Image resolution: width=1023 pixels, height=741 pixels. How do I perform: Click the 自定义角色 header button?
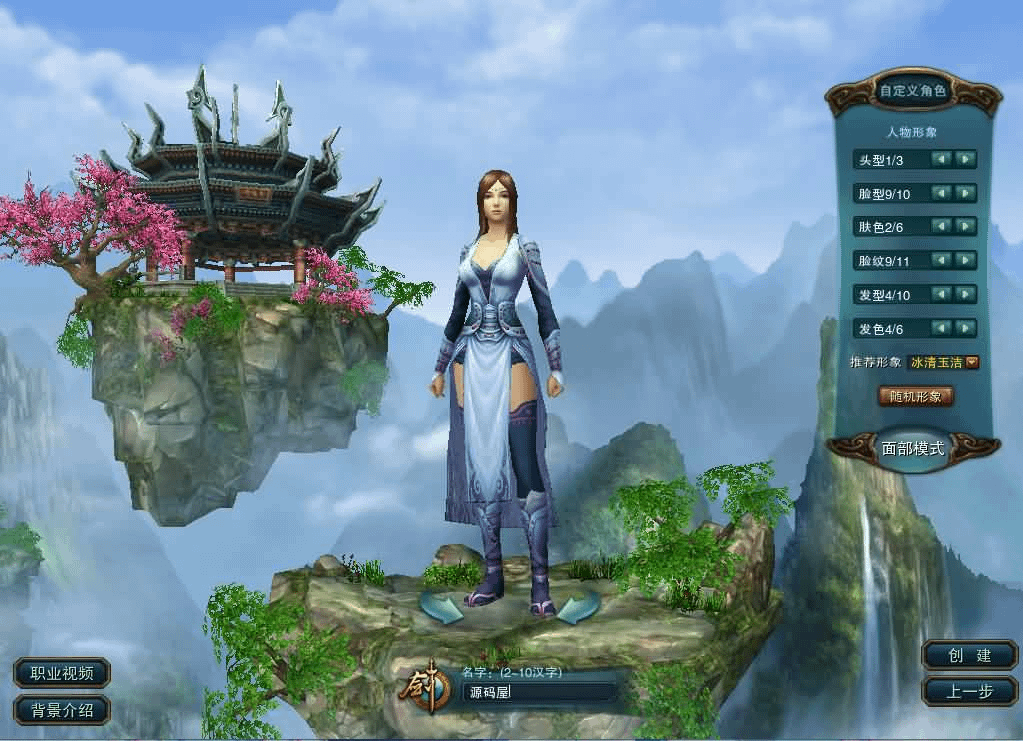(x=912, y=92)
